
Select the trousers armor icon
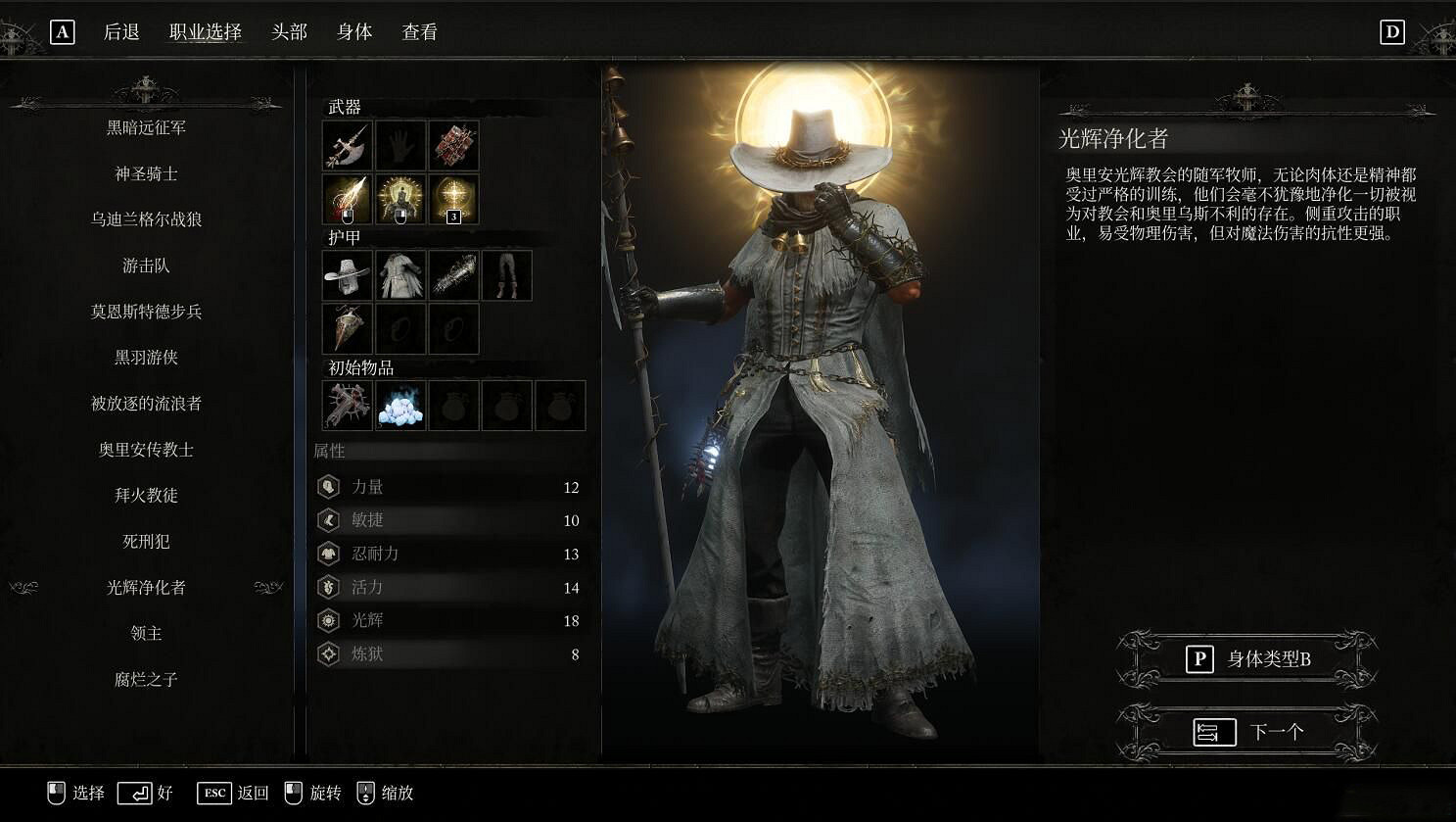[506, 275]
